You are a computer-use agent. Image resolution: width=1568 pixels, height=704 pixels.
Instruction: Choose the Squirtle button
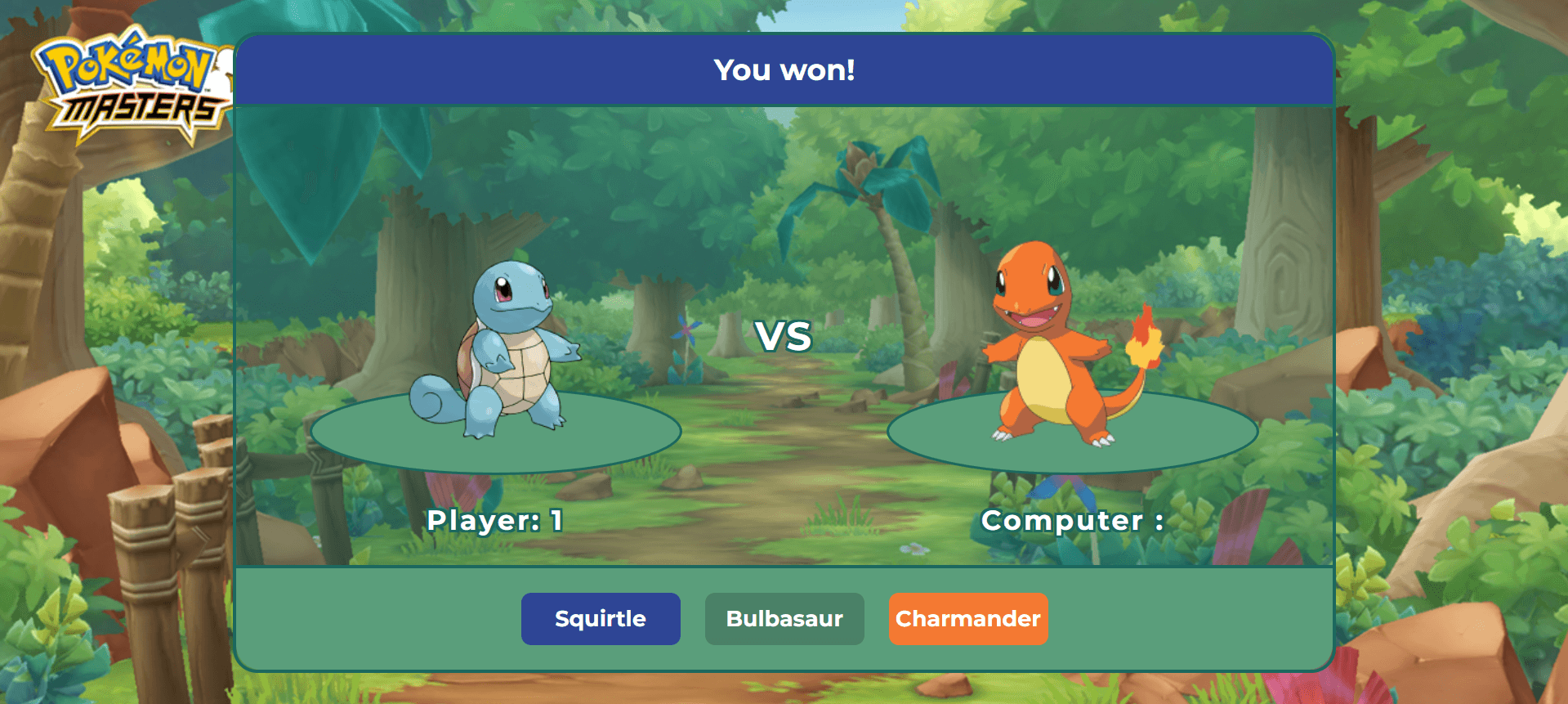601,619
